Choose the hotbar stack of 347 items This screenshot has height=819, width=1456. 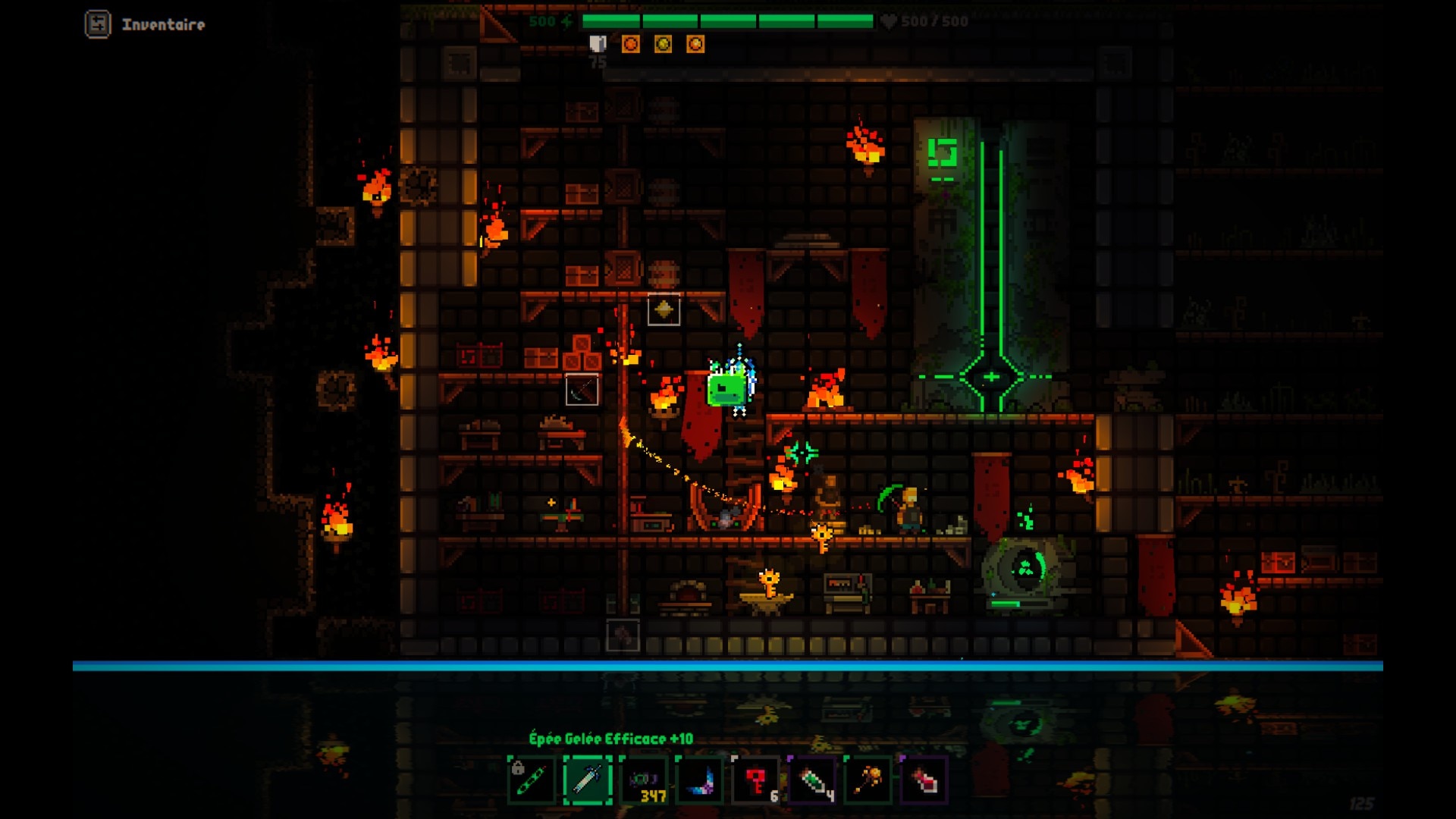click(644, 780)
